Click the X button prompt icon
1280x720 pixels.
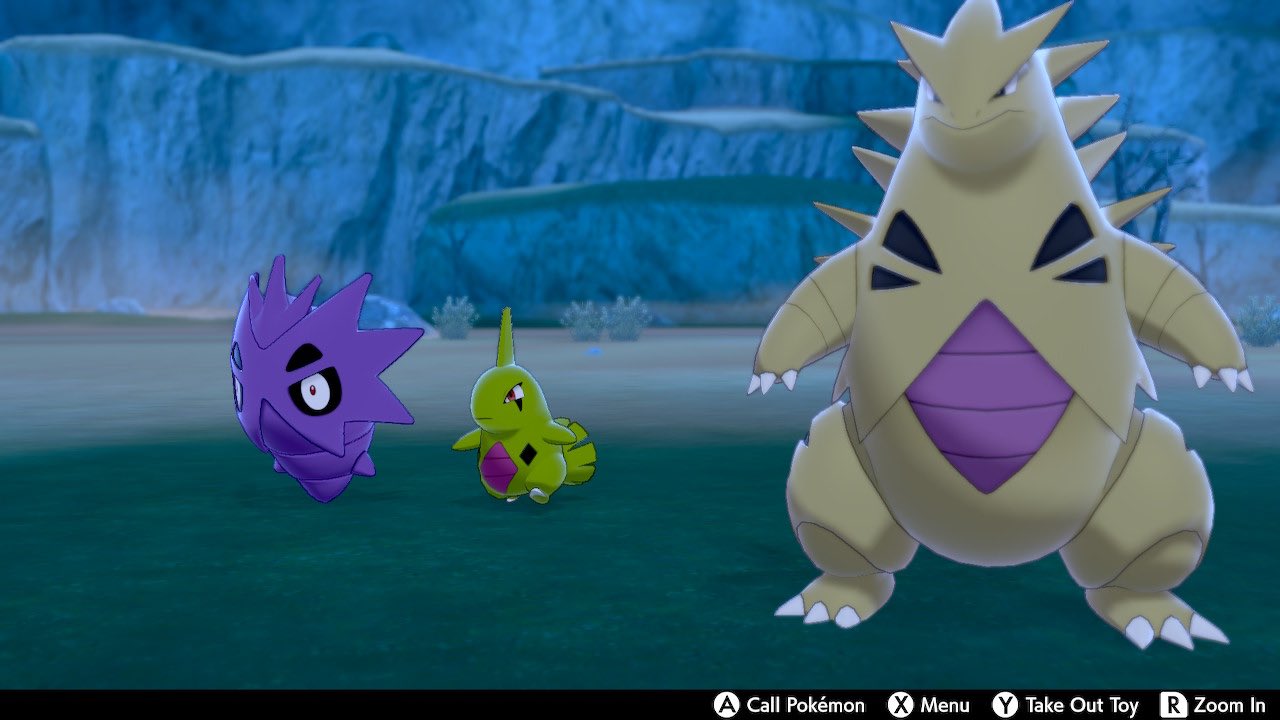tap(900, 705)
